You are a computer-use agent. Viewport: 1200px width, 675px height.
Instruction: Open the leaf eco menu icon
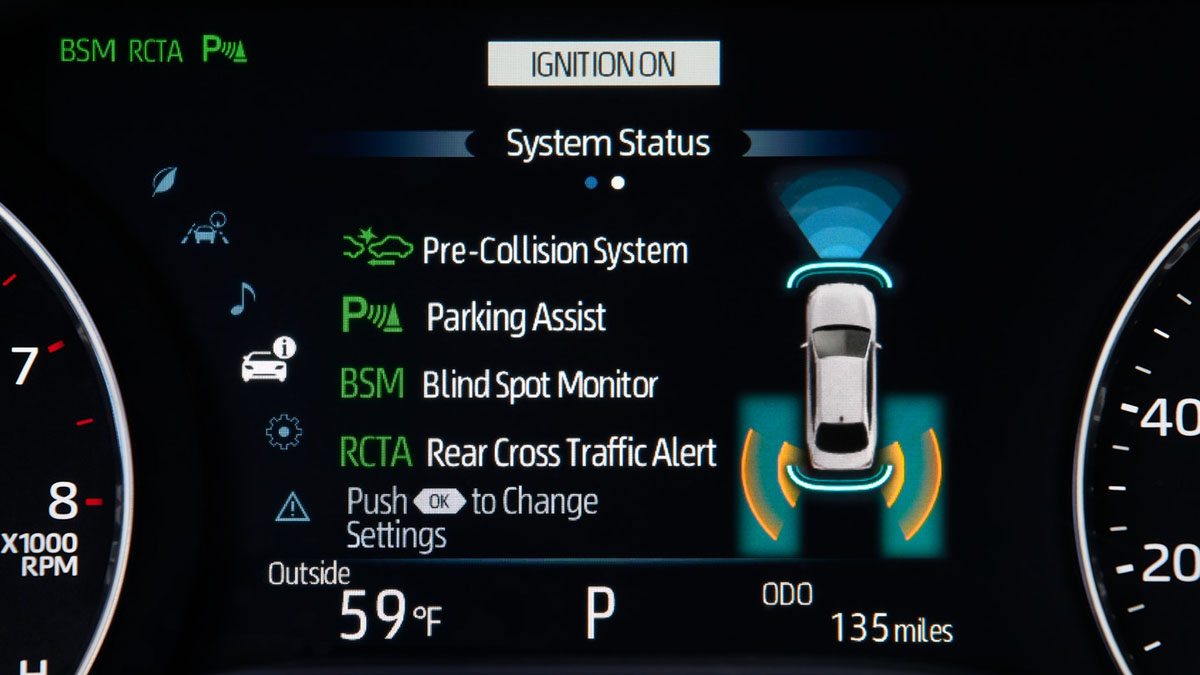coord(164,180)
